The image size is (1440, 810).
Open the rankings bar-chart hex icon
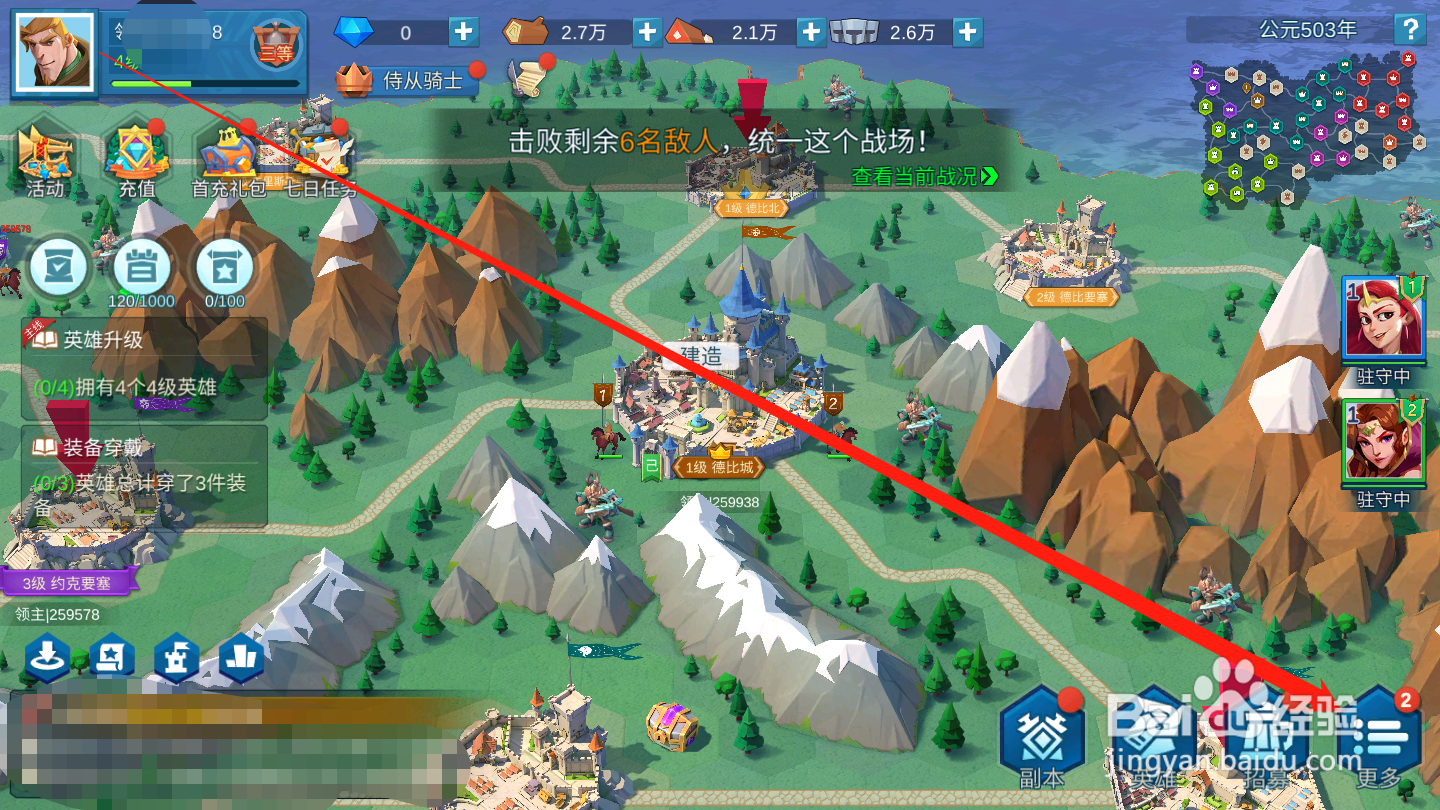(240, 660)
